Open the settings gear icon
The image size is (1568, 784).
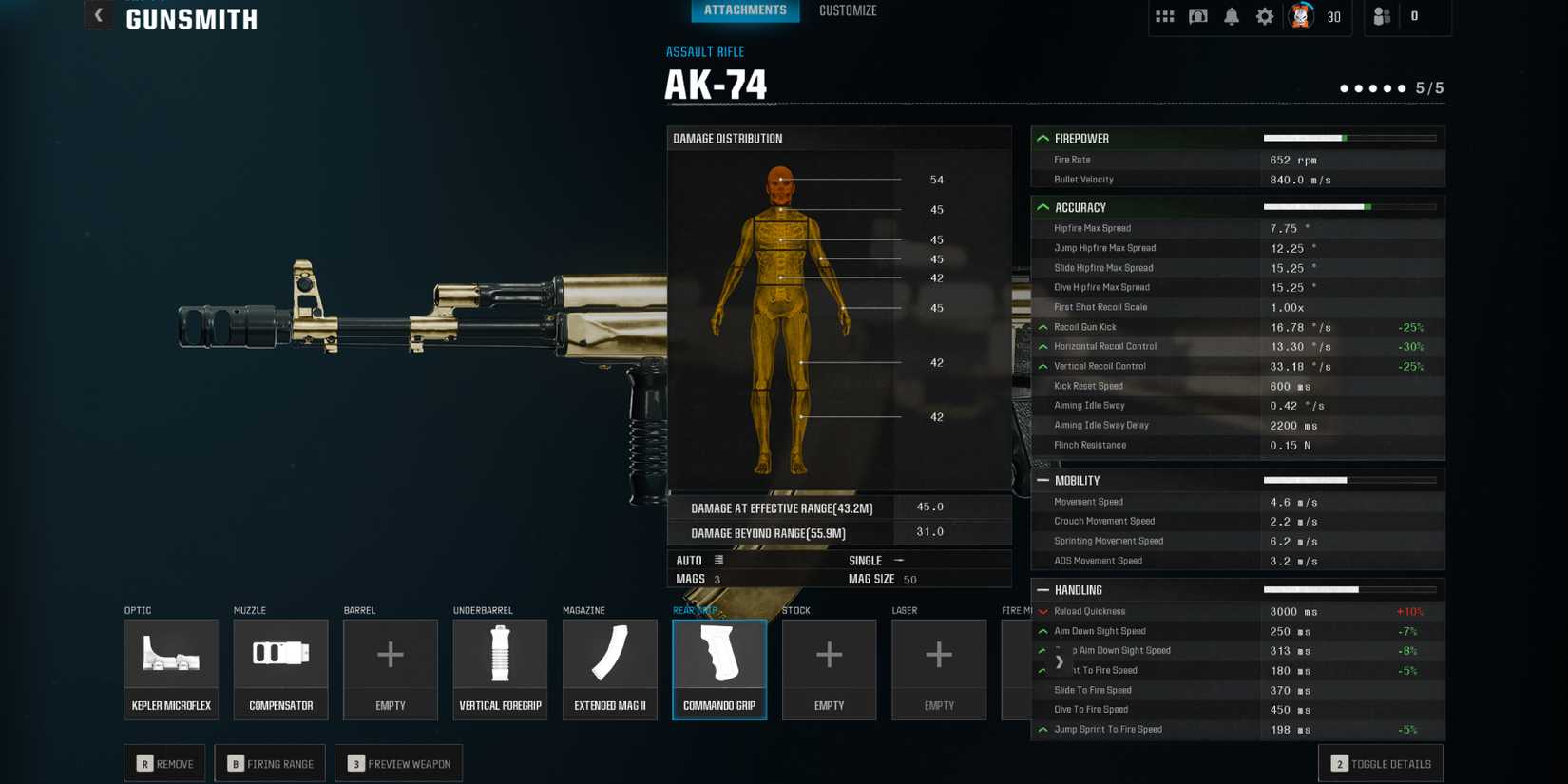[x=1264, y=15]
